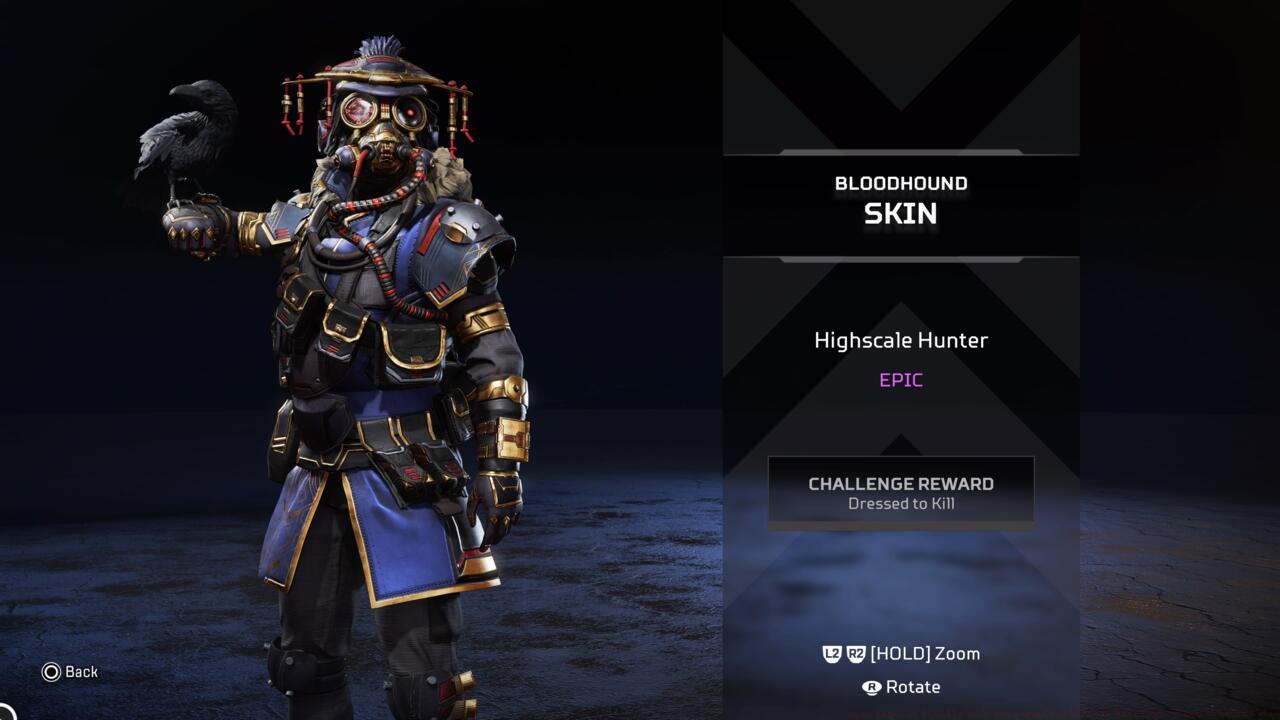Click the CHALLENGE REWARD button
Viewport: 1280px width, 720px height.
[900, 483]
